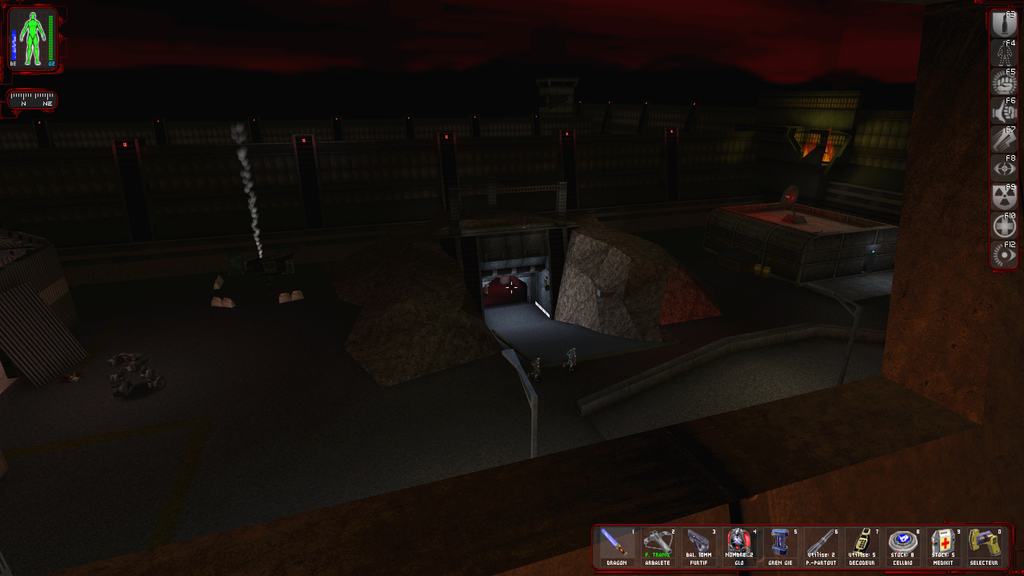The width and height of the screenshot is (1024, 576).
Task: Toggle the medical cross regeneration augmentation (F10)
Action: coord(1003,226)
